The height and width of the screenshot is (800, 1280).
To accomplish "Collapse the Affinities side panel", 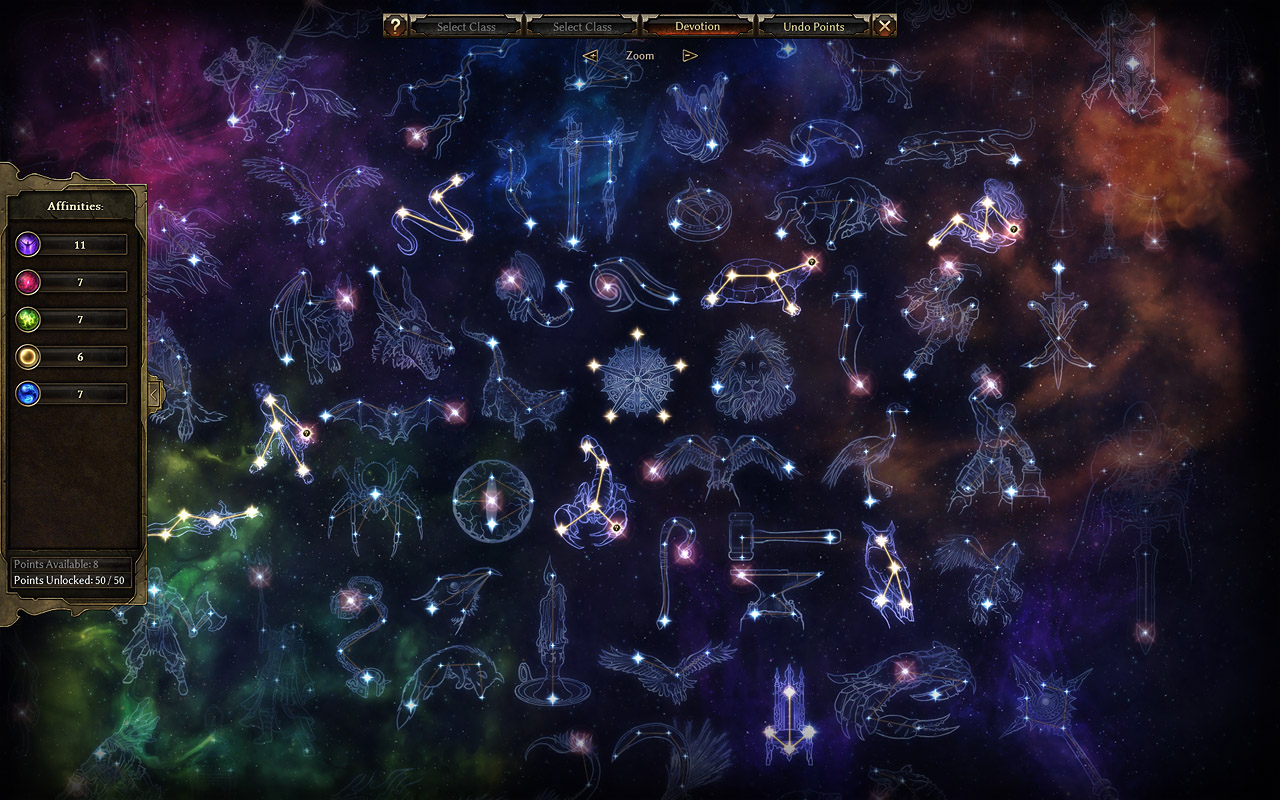I will [x=153, y=394].
